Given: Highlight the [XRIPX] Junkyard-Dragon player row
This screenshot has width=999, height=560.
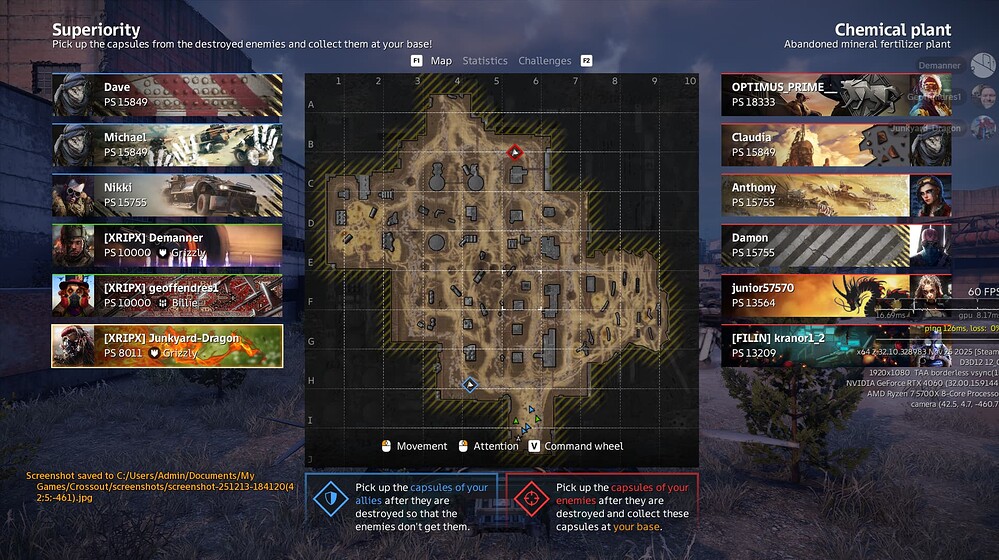Looking at the screenshot, I should (167, 346).
